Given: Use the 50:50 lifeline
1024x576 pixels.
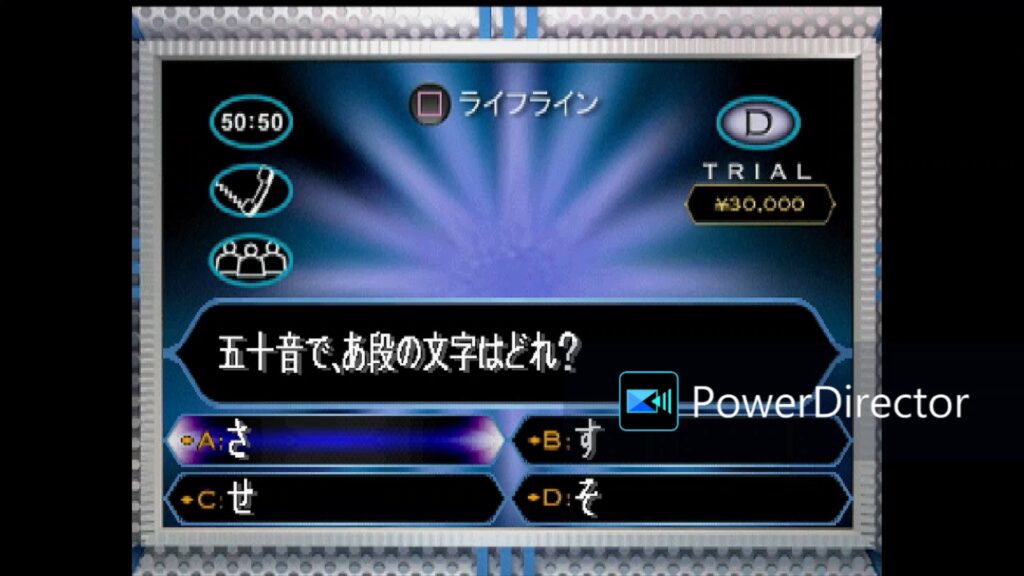Looking at the screenshot, I should (251, 122).
